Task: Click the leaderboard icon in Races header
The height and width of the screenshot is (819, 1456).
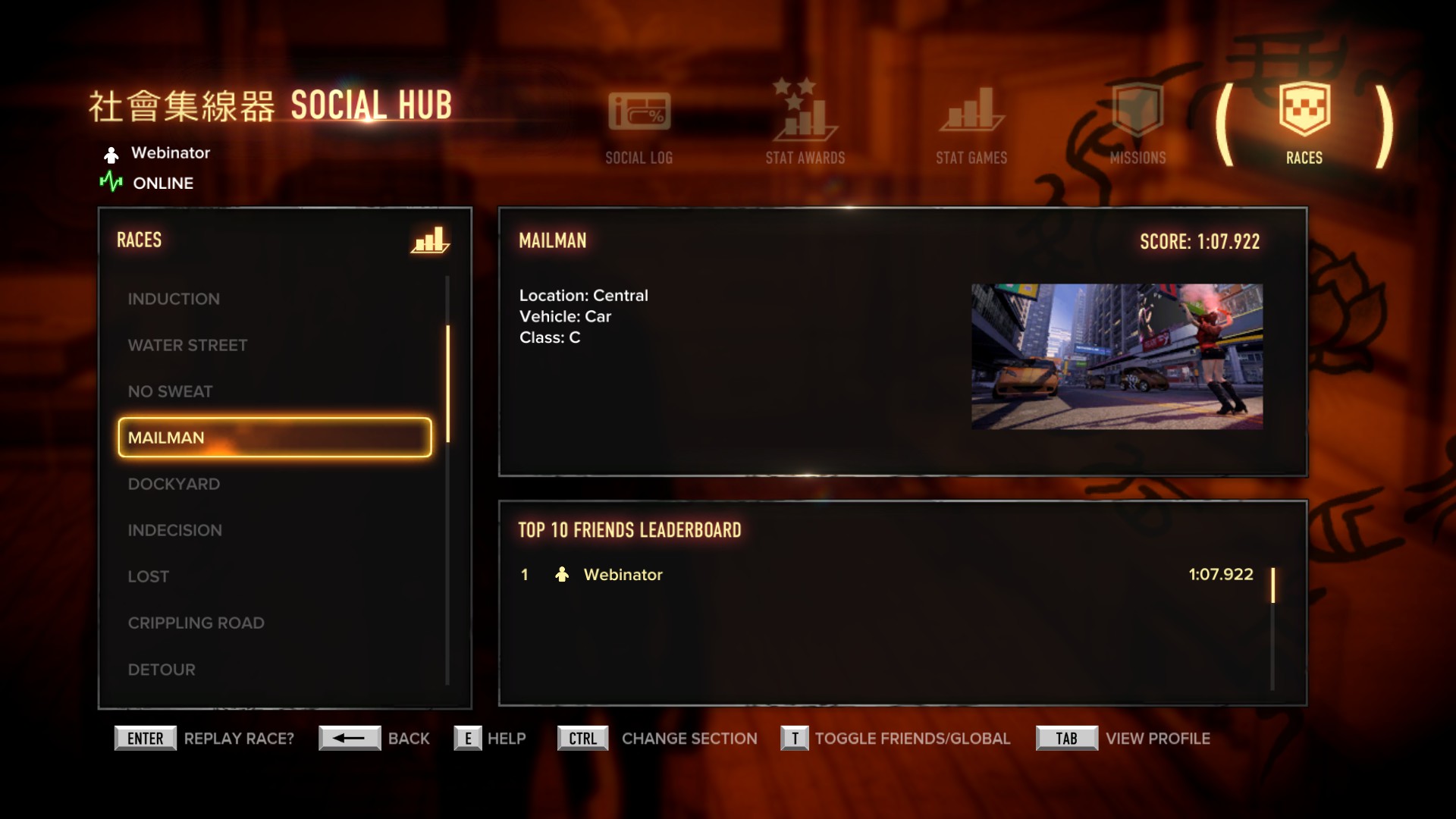Action: pos(430,240)
